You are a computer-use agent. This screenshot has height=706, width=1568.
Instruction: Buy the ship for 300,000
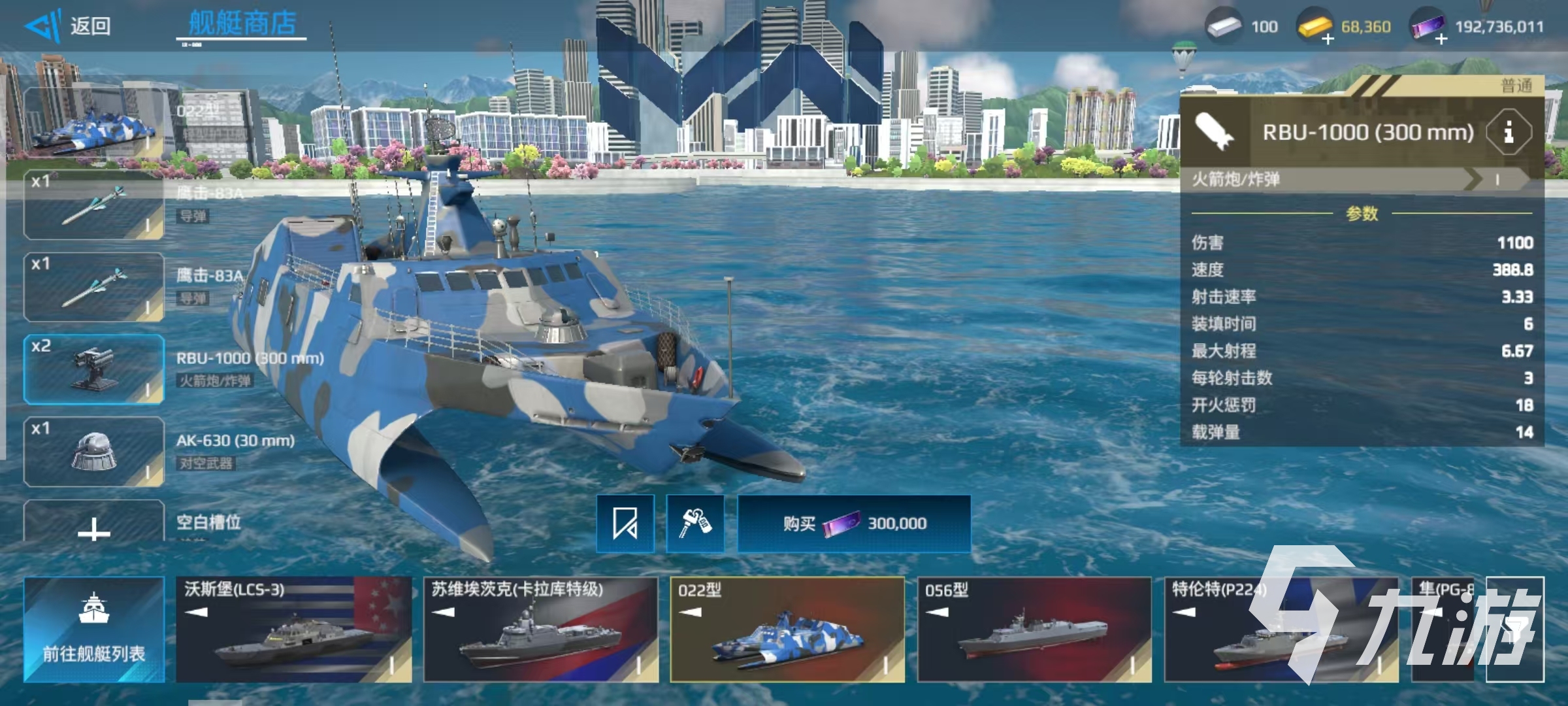(x=854, y=524)
